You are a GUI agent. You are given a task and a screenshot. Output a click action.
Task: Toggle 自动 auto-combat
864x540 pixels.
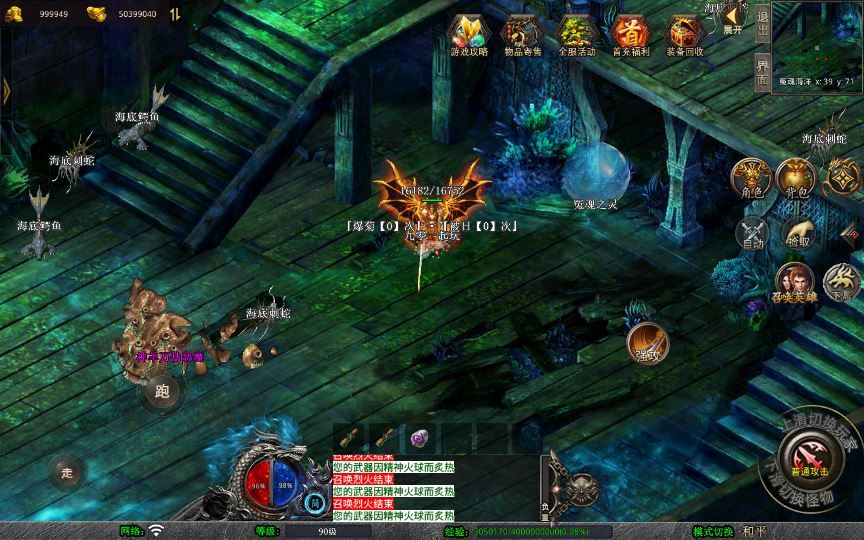(x=753, y=234)
